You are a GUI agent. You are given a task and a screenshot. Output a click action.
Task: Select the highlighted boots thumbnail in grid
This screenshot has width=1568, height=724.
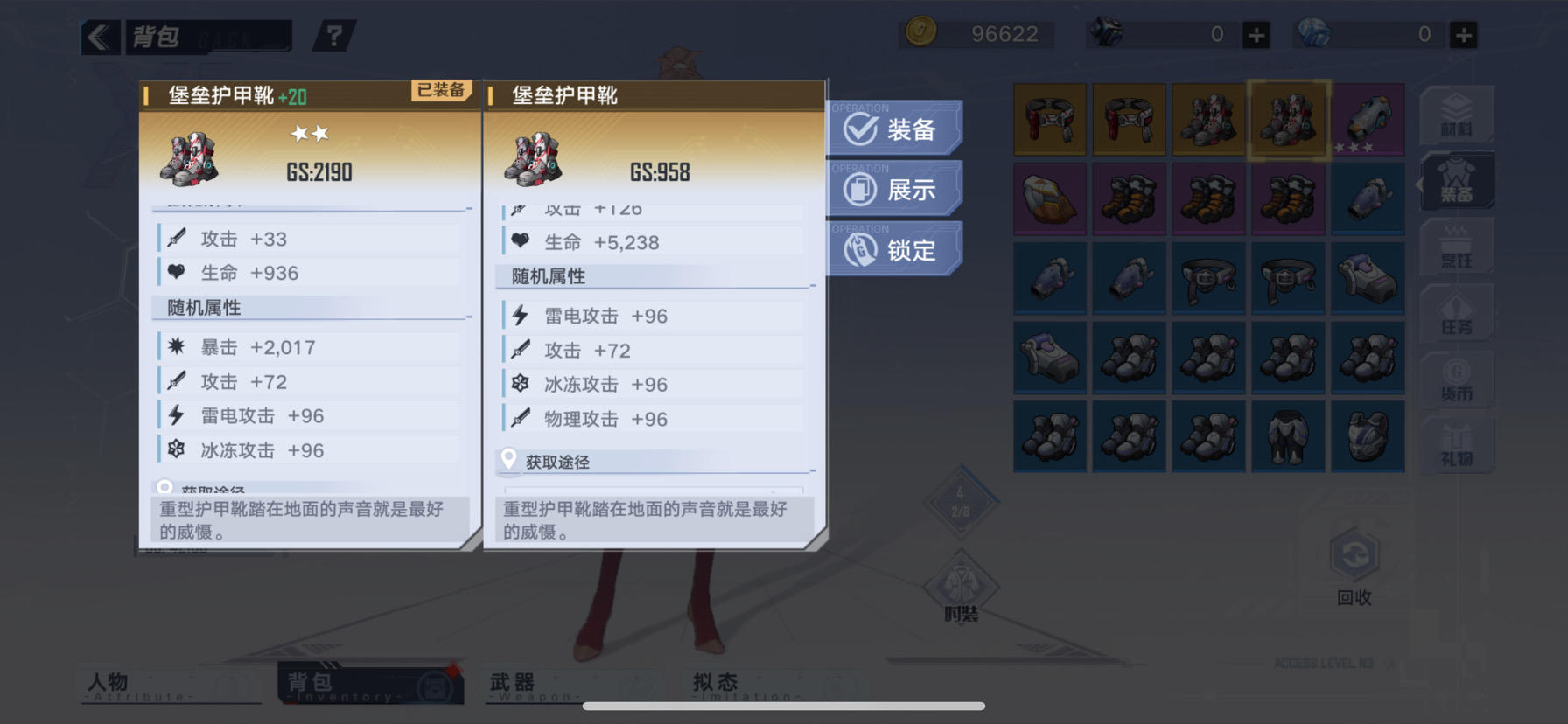point(1288,120)
